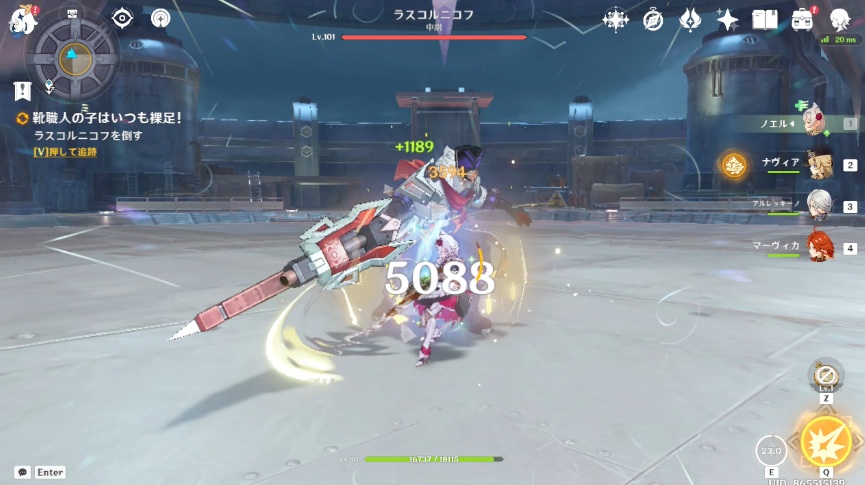The width and height of the screenshot is (865, 485).
Task: Use the compass gadget icon
Action: point(825,376)
